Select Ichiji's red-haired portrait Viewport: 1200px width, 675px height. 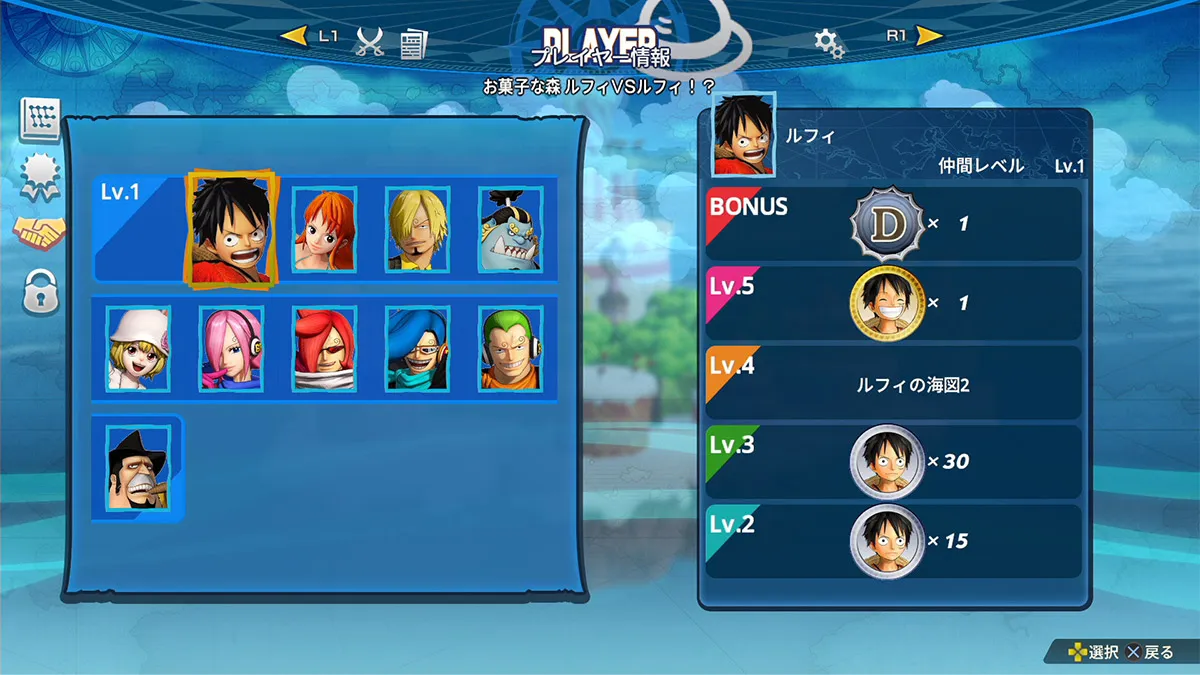click(x=325, y=348)
